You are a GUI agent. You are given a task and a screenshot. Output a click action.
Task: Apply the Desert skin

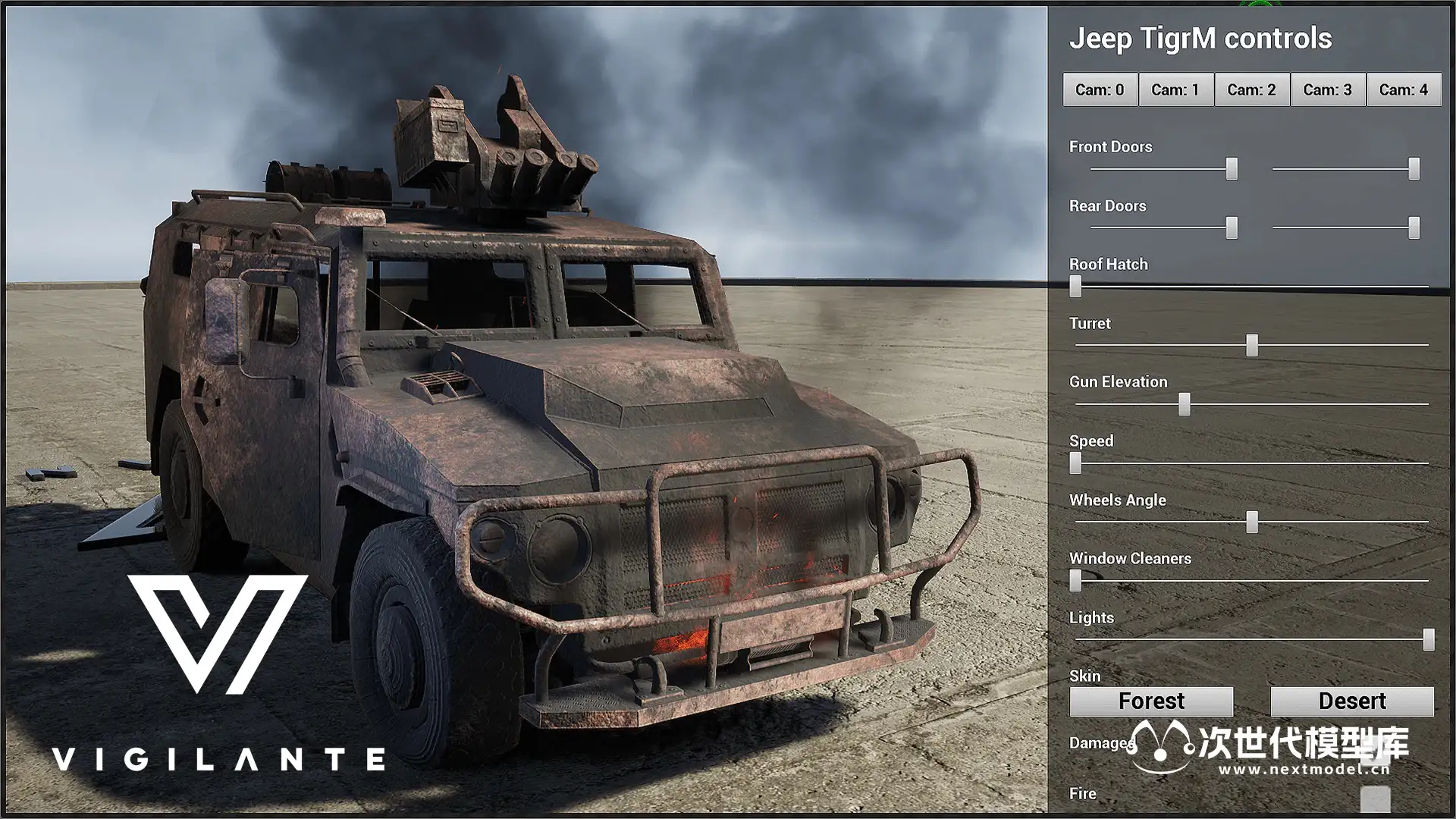[x=1351, y=701]
